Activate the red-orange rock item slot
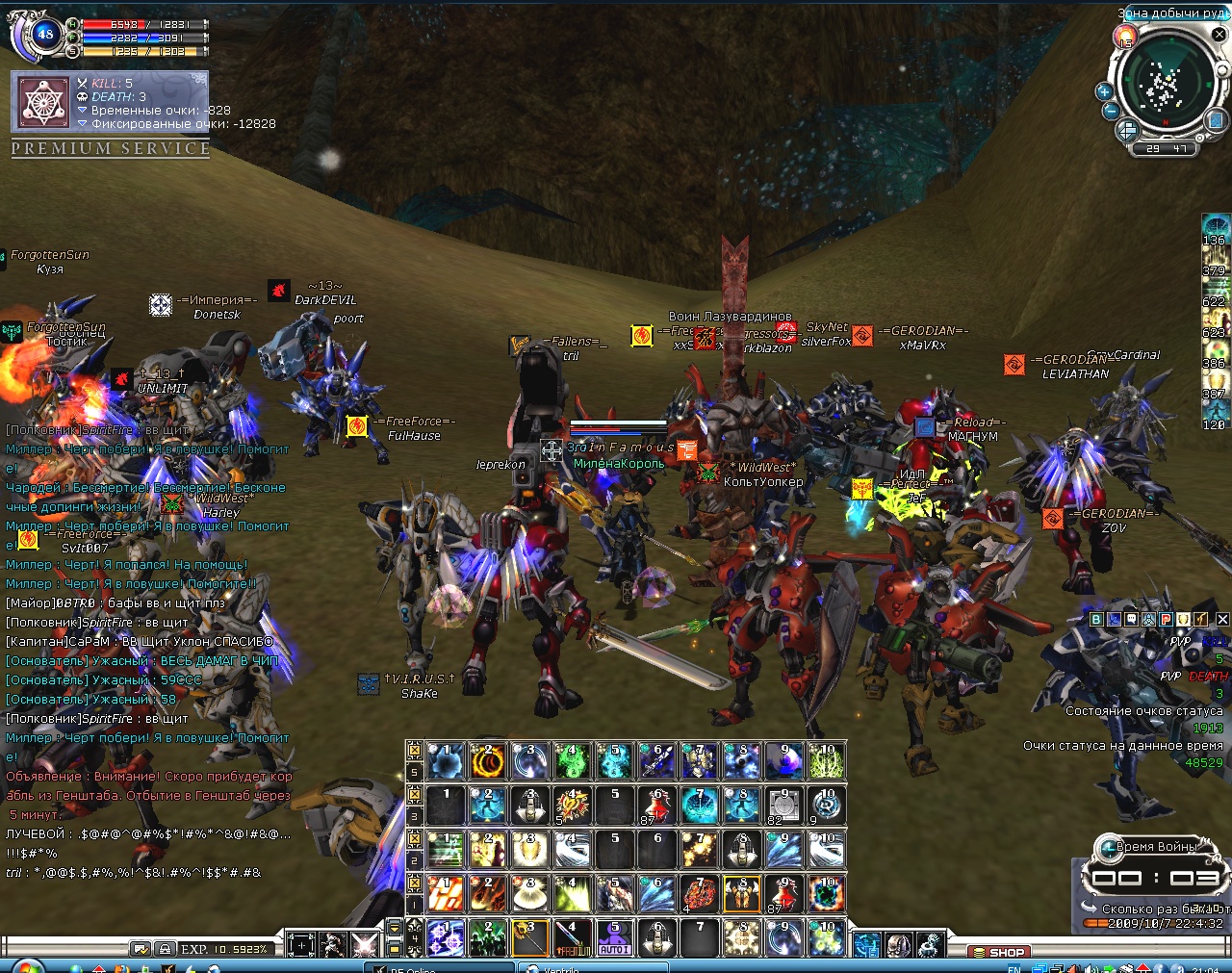This screenshot has height=973, width=1232. tap(700, 894)
